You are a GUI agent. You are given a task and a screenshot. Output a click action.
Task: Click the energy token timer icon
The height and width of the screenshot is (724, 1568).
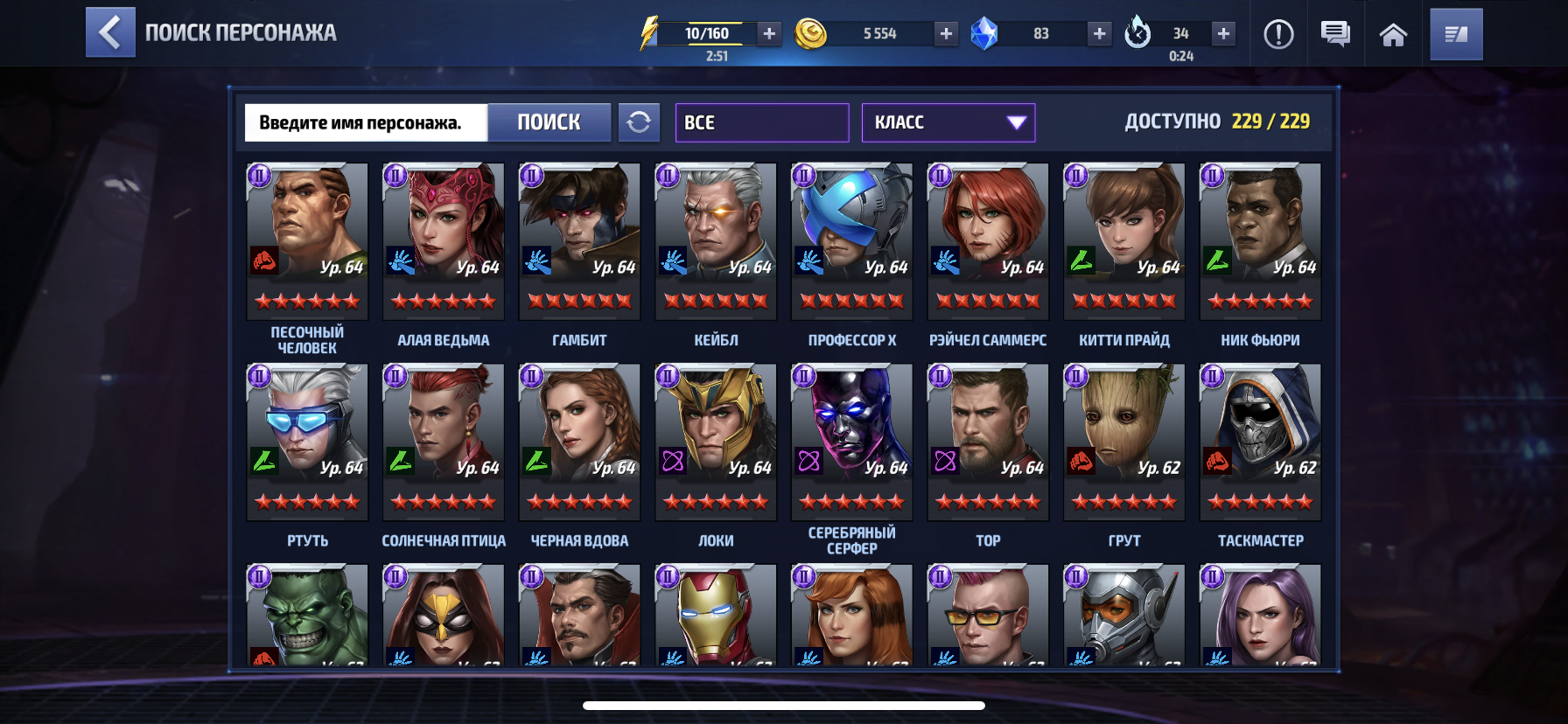coord(1137,33)
